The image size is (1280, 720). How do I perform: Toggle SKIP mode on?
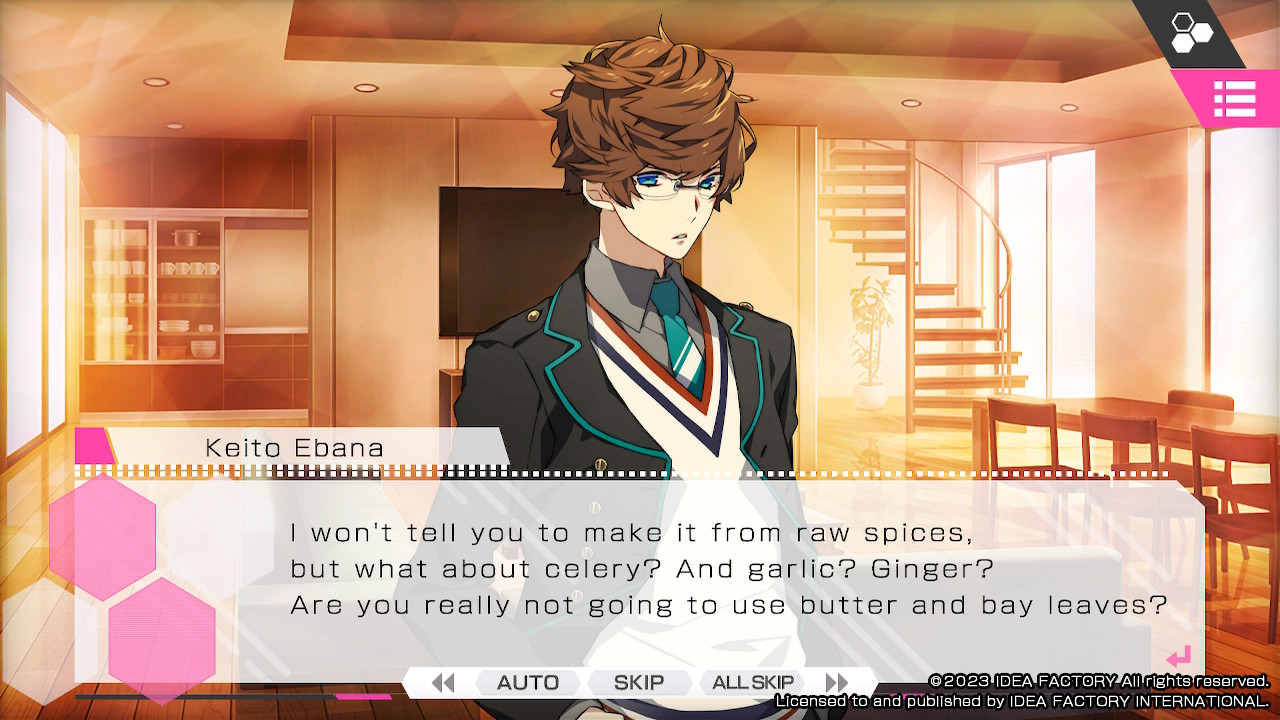pos(639,683)
